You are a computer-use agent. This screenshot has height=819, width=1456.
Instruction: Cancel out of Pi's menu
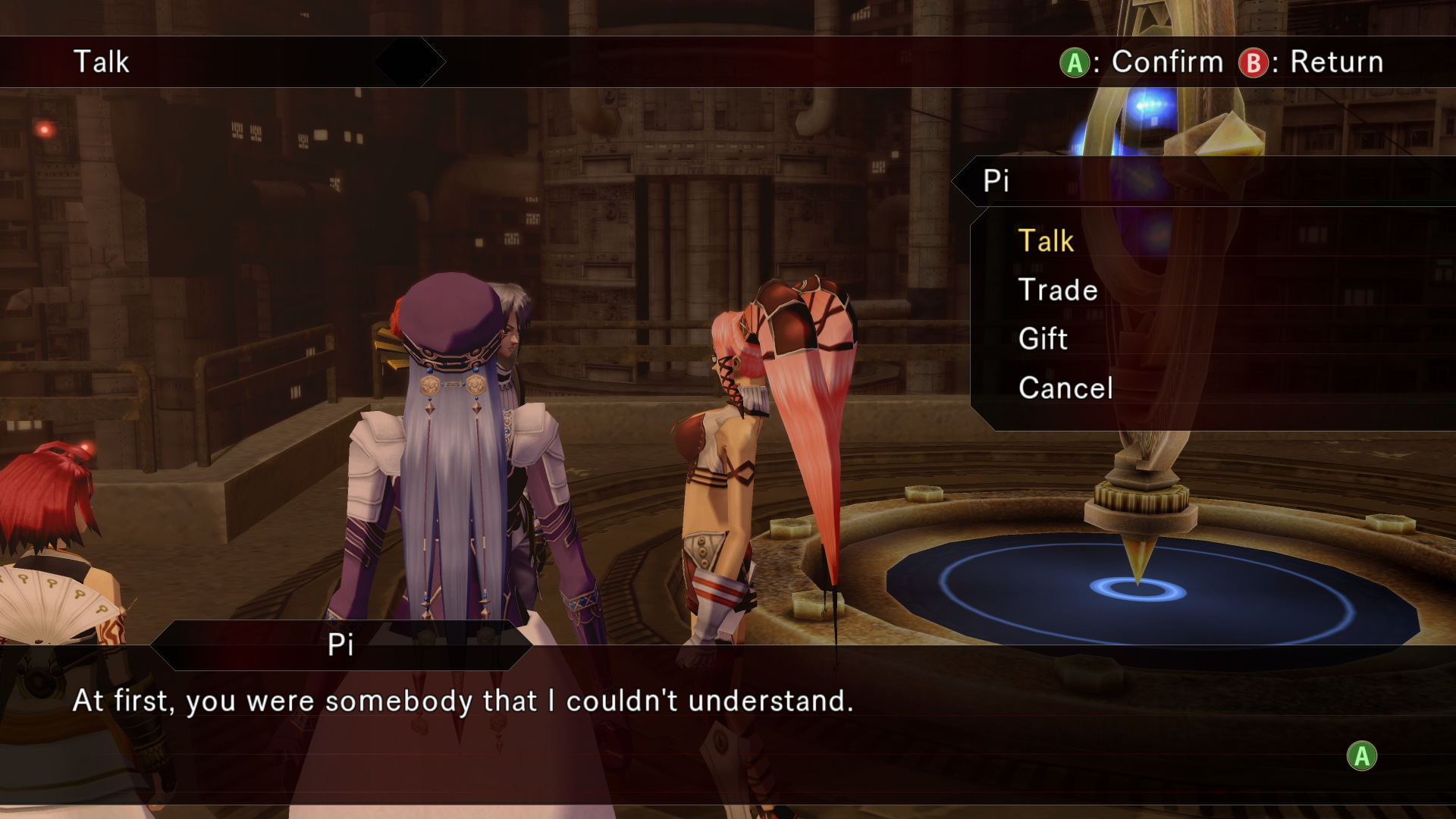coord(1065,388)
